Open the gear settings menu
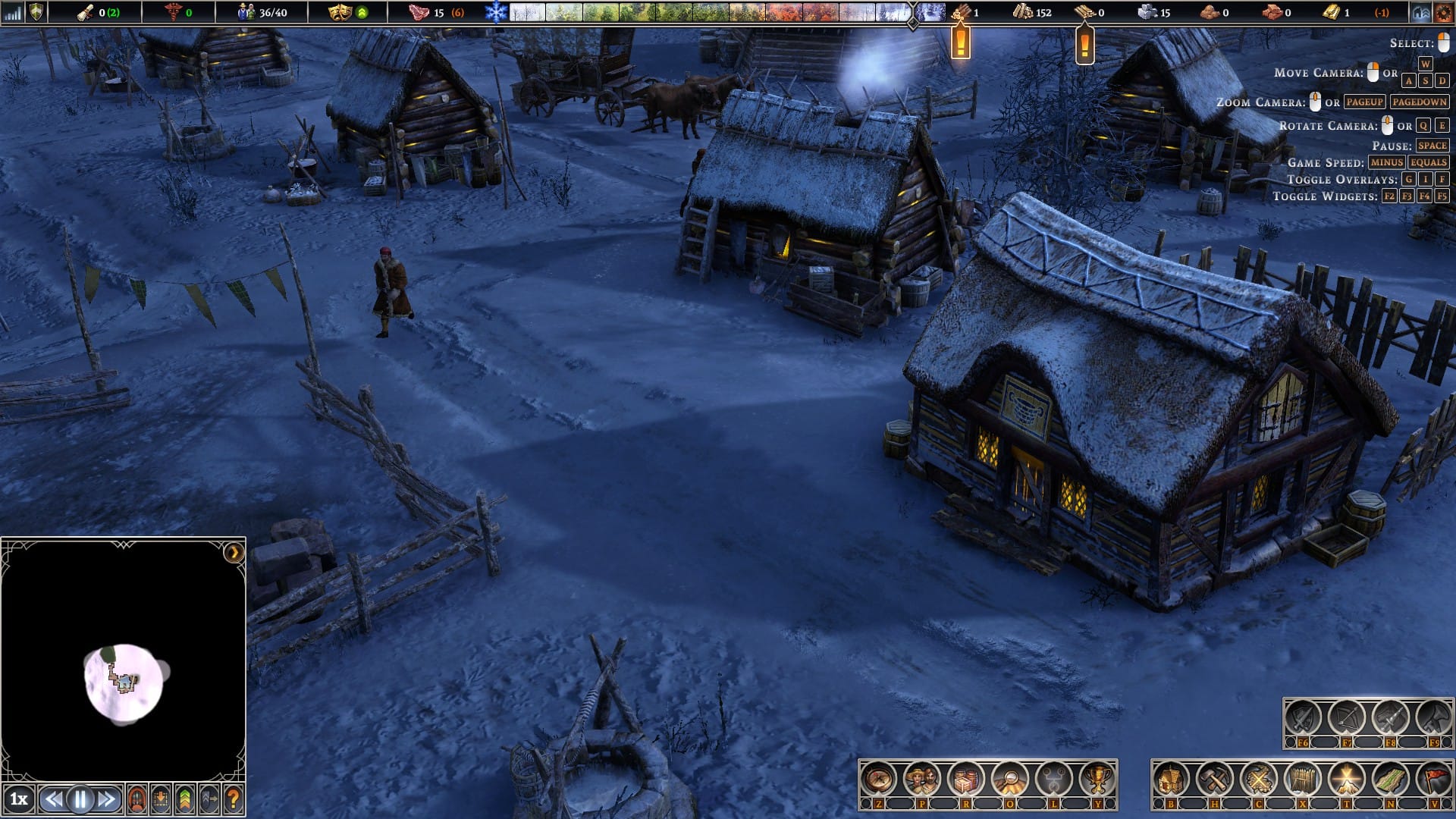Screen dimensions: 1456x819 point(1443,12)
